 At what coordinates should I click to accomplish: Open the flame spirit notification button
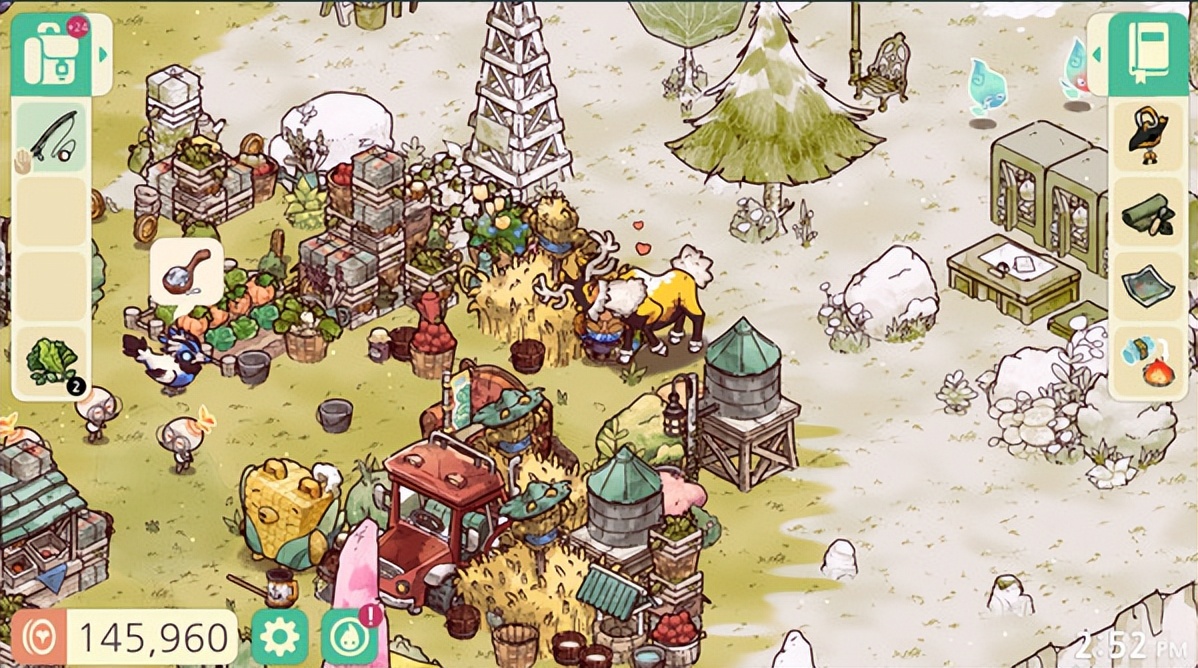tap(350, 637)
